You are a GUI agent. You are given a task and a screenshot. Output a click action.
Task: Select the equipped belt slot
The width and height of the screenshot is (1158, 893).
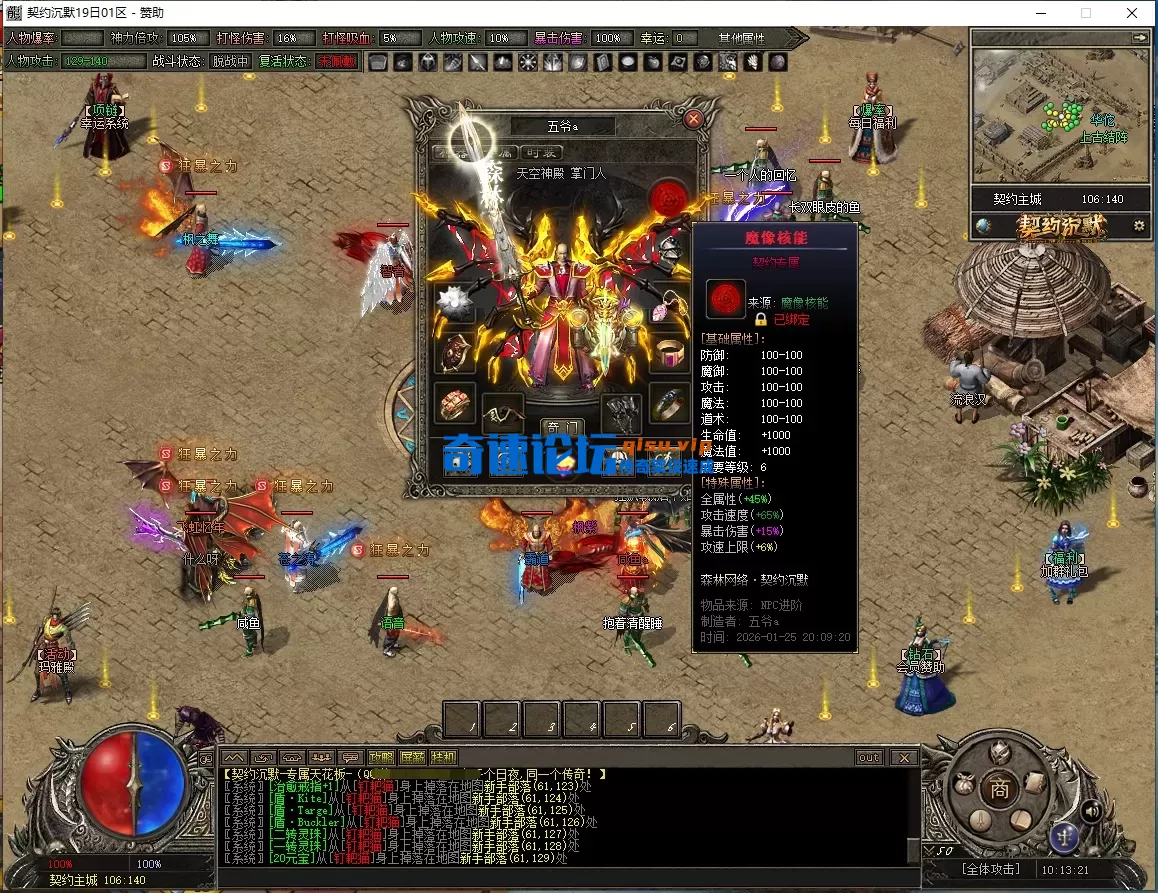coord(503,410)
